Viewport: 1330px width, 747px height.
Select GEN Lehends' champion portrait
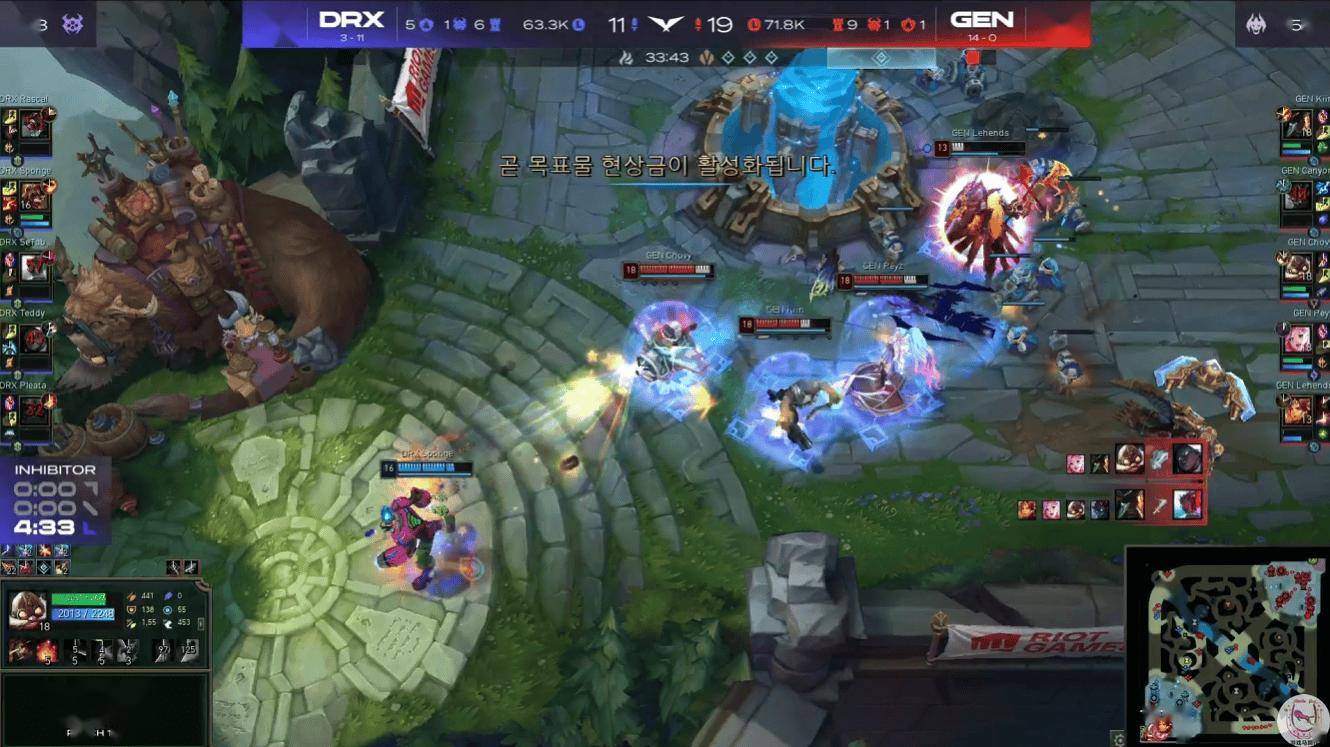(x=1297, y=410)
